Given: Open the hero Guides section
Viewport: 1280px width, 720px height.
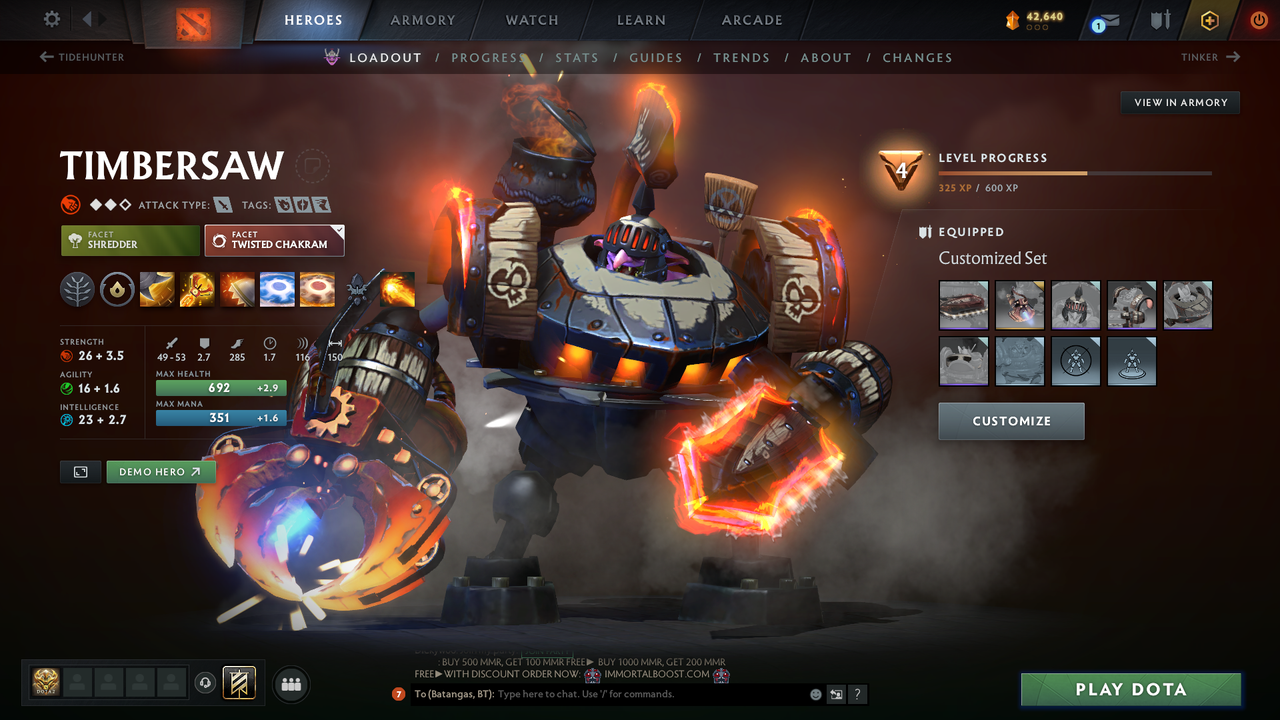Looking at the screenshot, I should pos(656,58).
